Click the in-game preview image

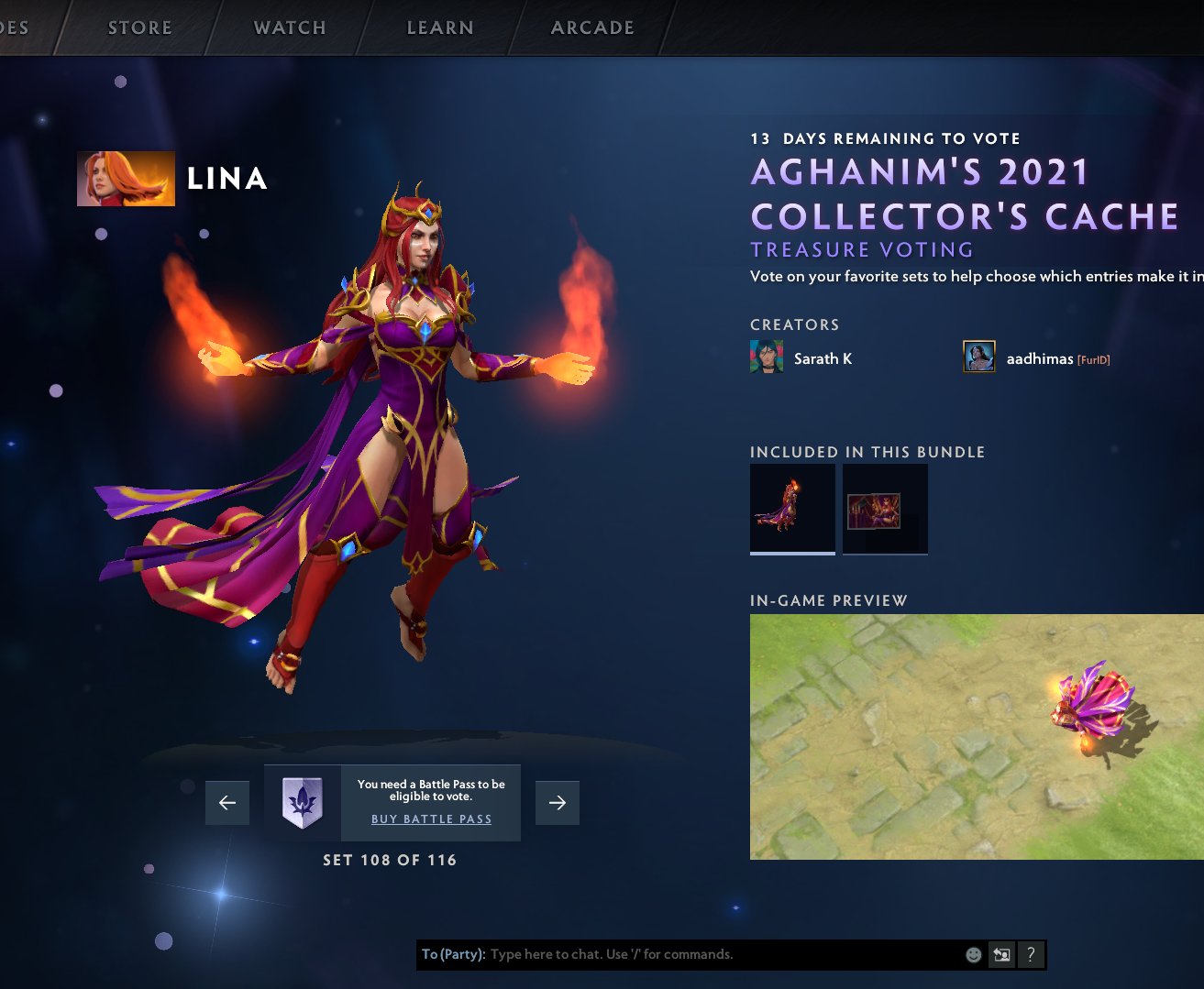click(978, 735)
